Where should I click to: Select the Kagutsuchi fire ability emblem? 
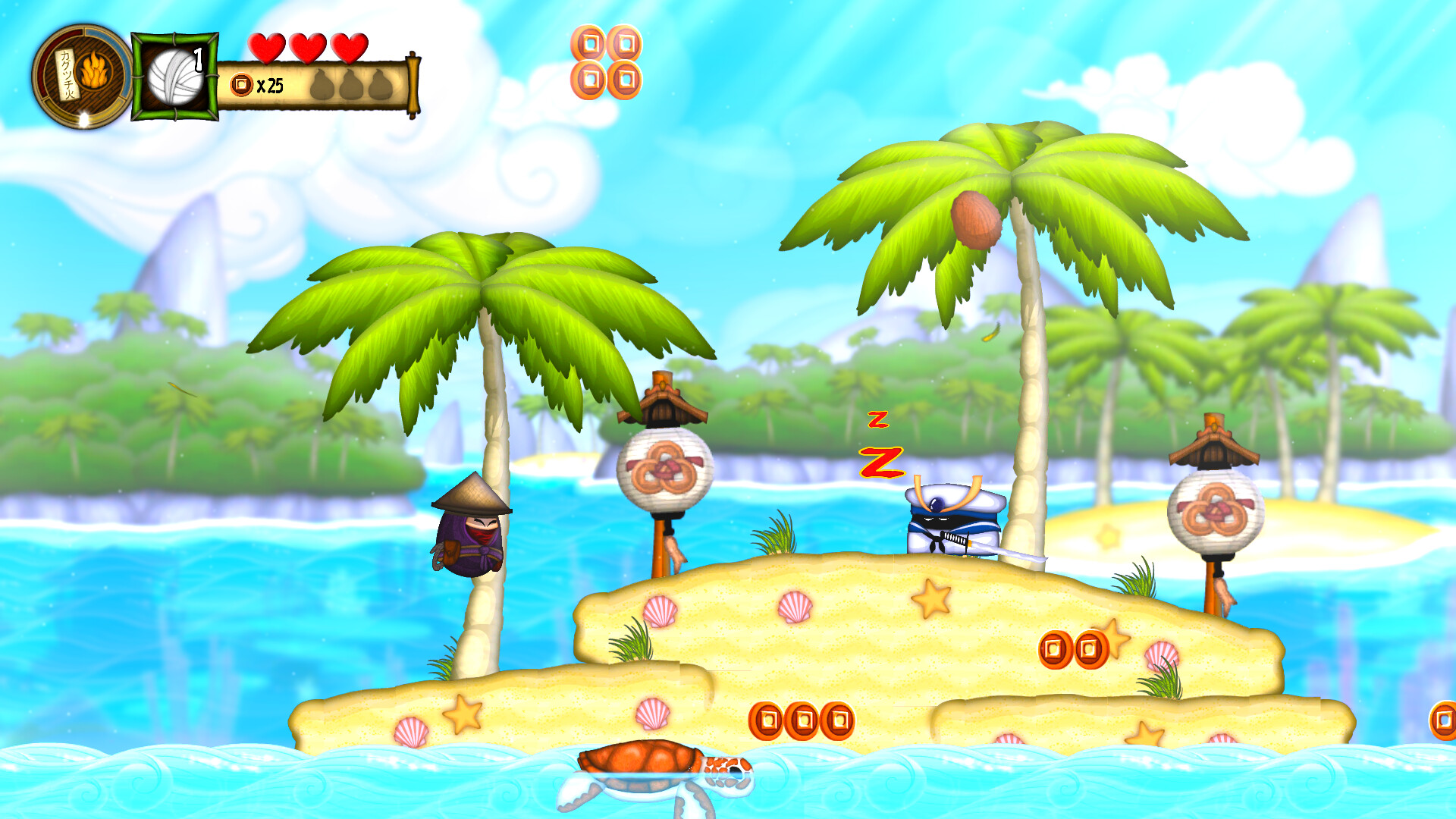[82, 72]
